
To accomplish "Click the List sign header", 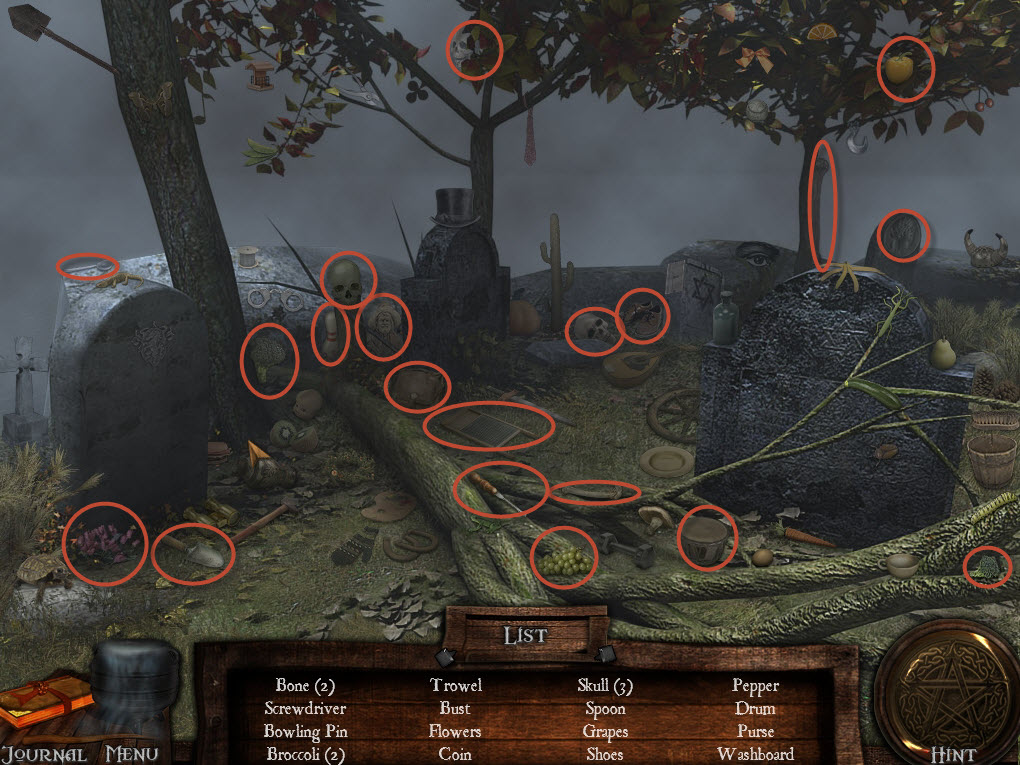I will tap(525, 635).
